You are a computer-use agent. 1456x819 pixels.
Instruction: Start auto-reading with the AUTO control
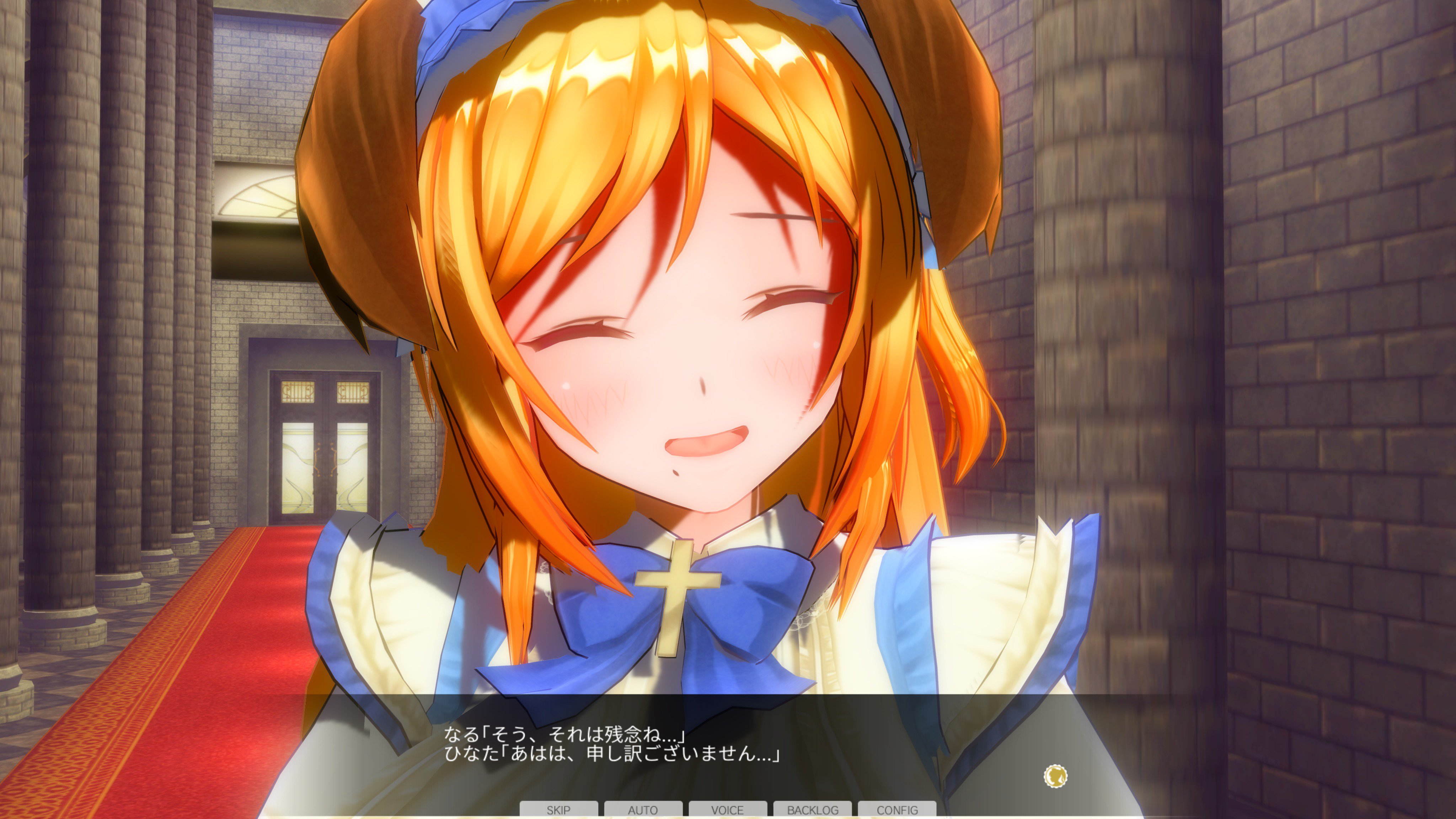(x=643, y=810)
